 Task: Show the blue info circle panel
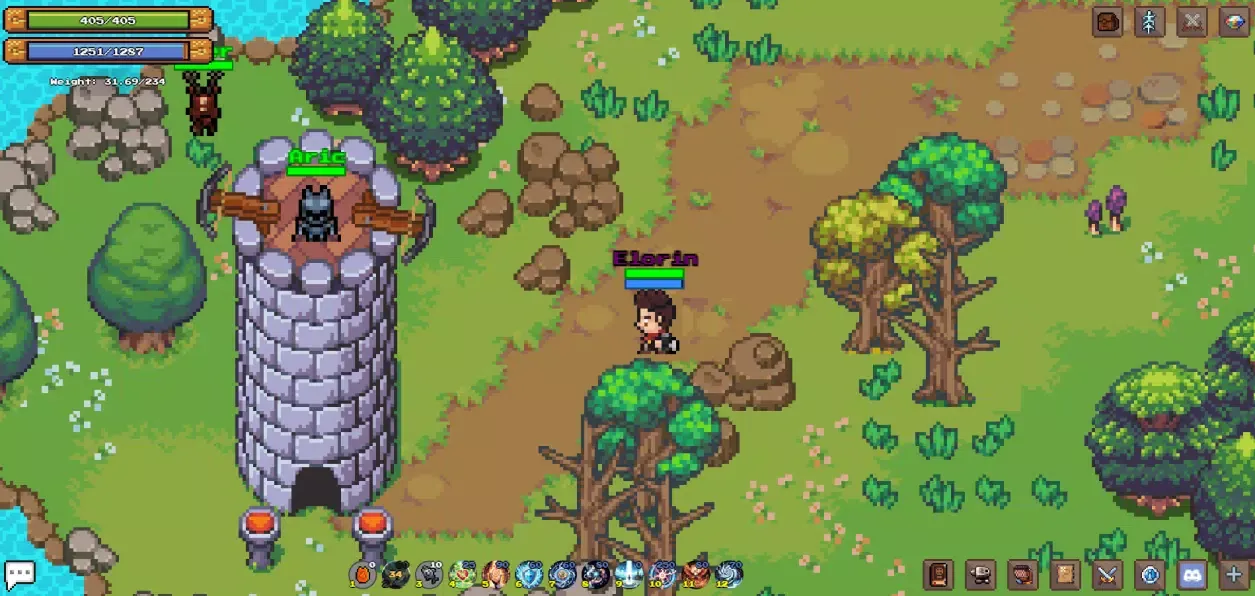pyautogui.click(x=1149, y=575)
